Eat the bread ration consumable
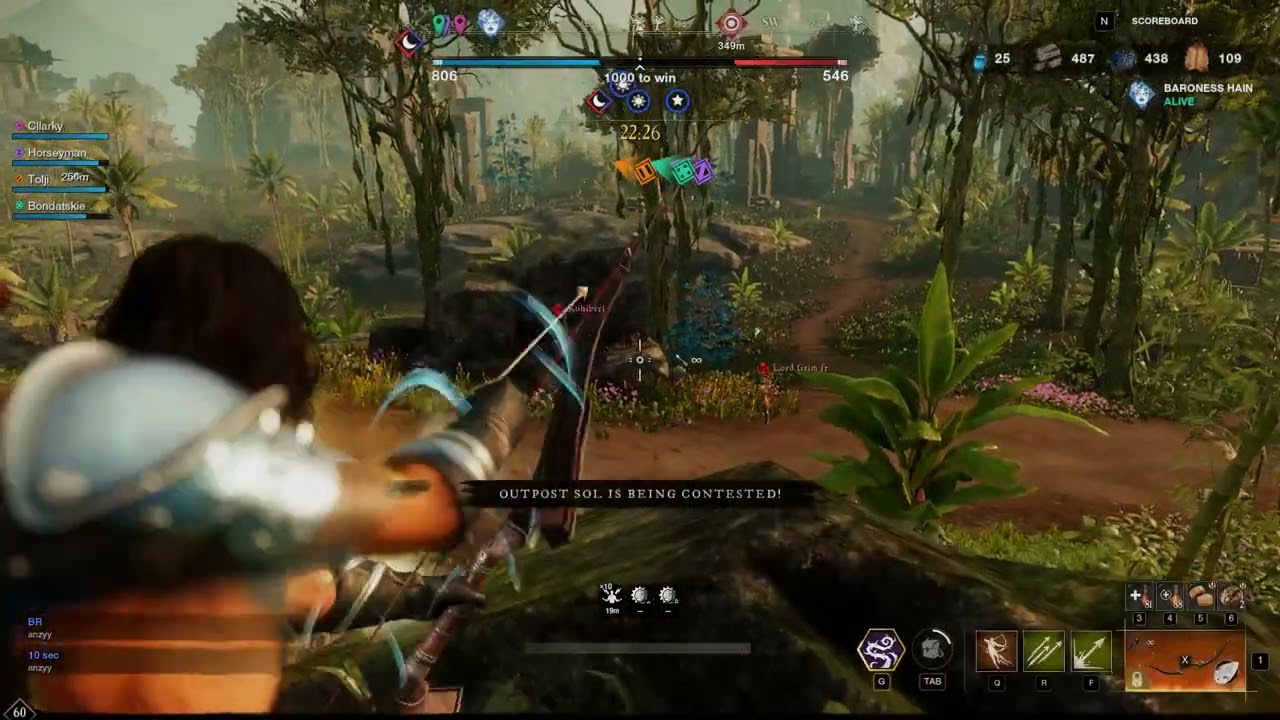Screen dimensions: 1280x720 pos(1201,597)
